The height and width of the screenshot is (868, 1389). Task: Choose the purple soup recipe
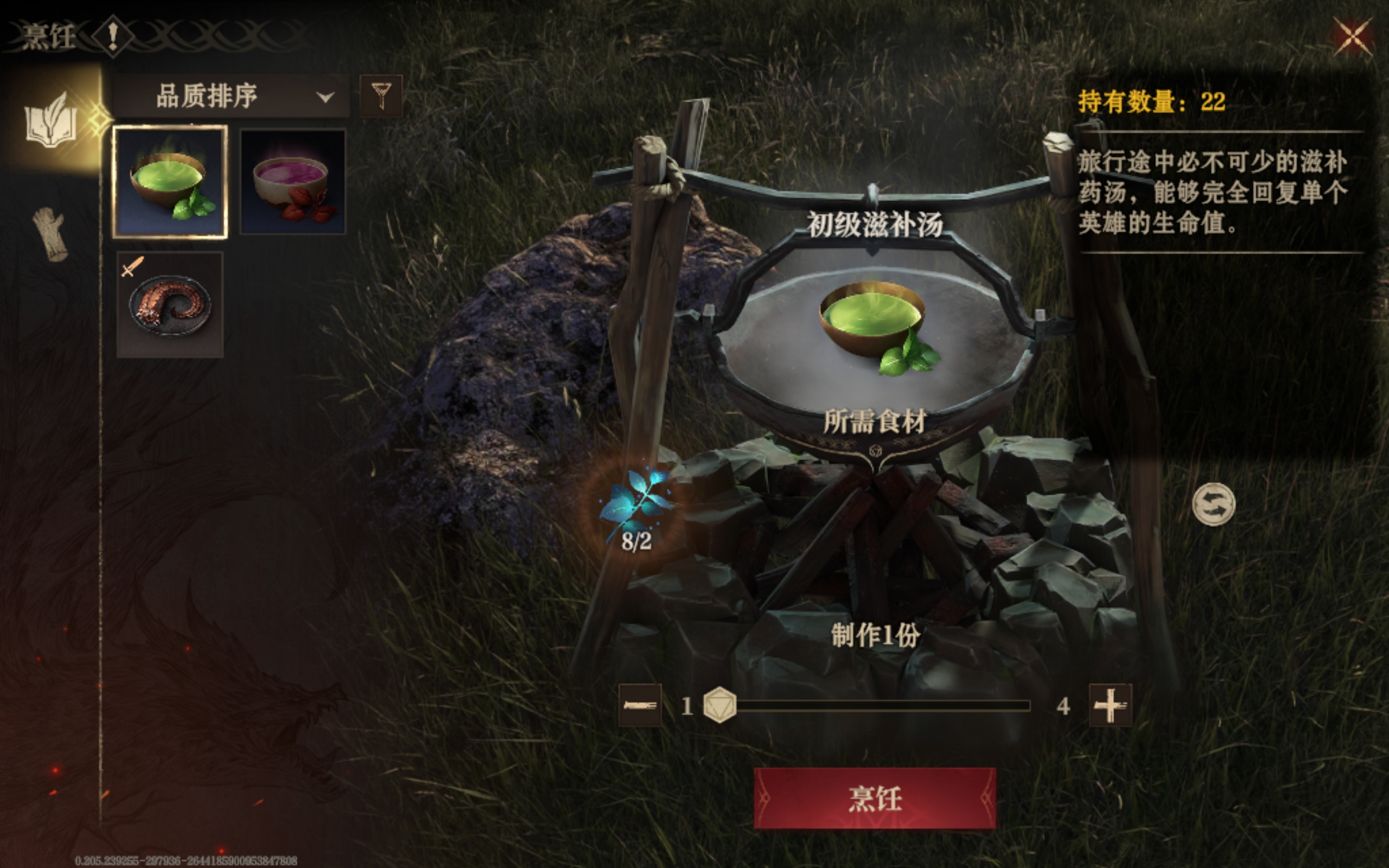point(293,181)
